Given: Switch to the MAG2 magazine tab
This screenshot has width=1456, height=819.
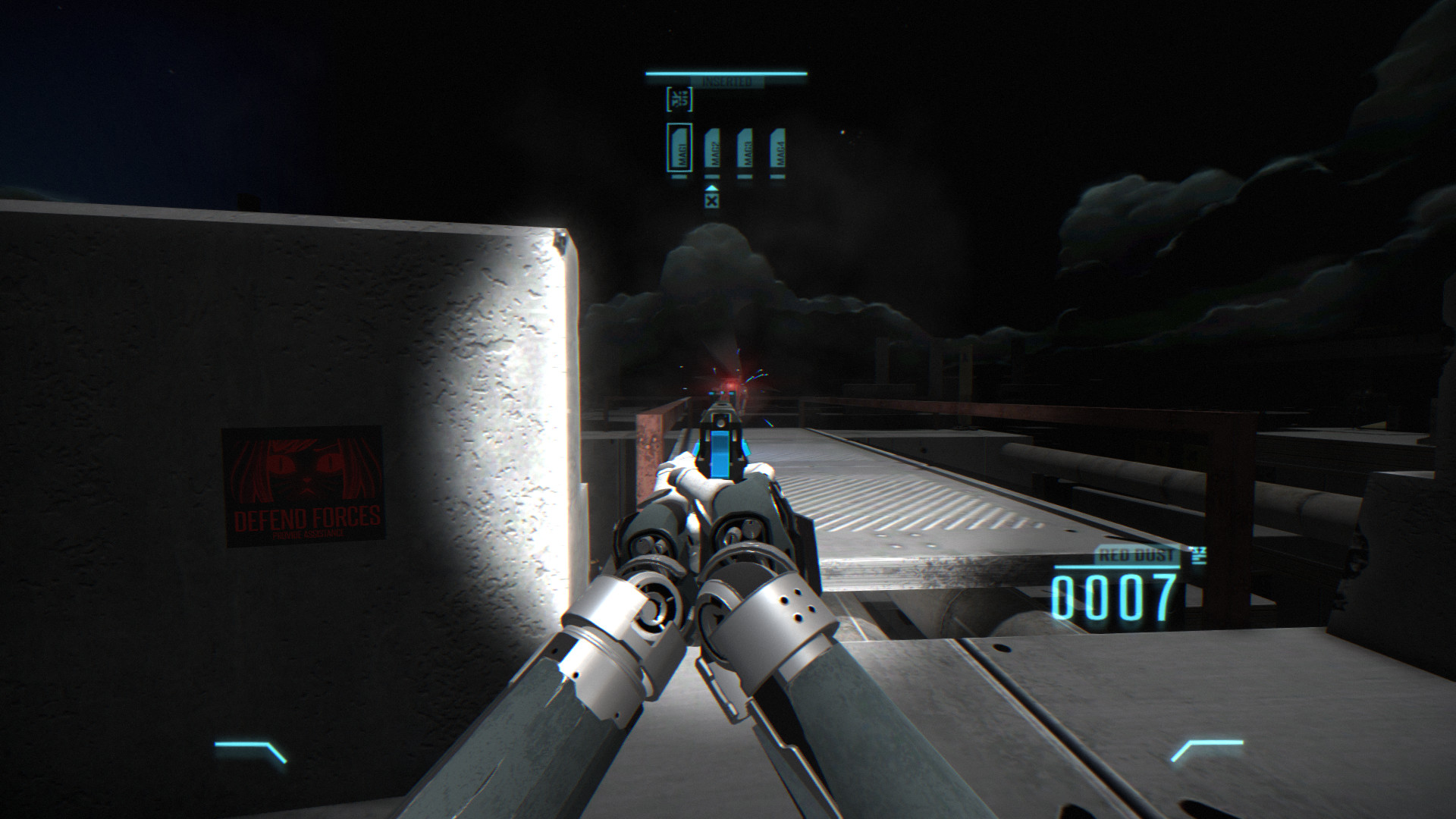Looking at the screenshot, I should point(712,149).
